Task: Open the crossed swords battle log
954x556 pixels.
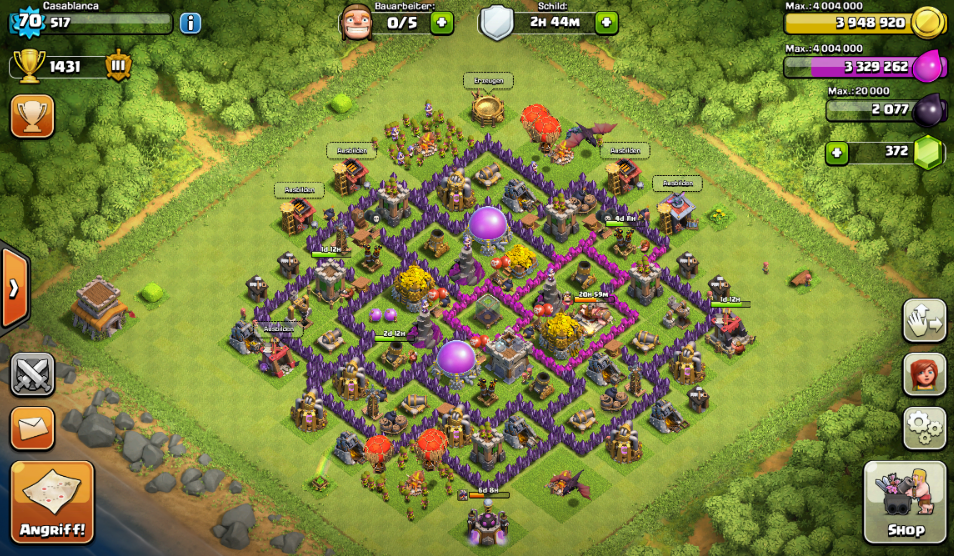Action: pos(32,375)
